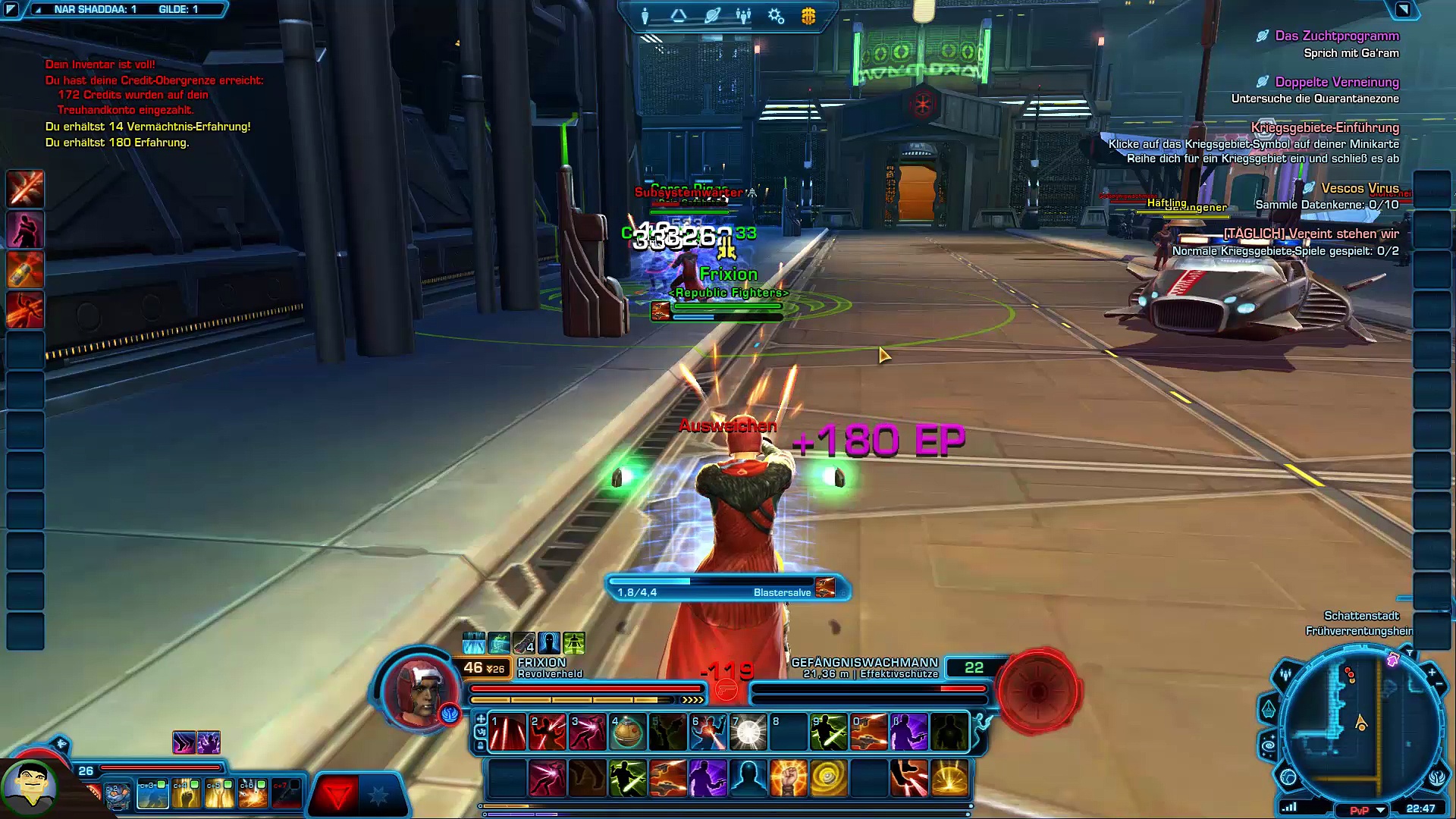The width and height of the screenshot is (1456, 819).
Task: Use the glowing fist ability icon
Action: (788, 778)
